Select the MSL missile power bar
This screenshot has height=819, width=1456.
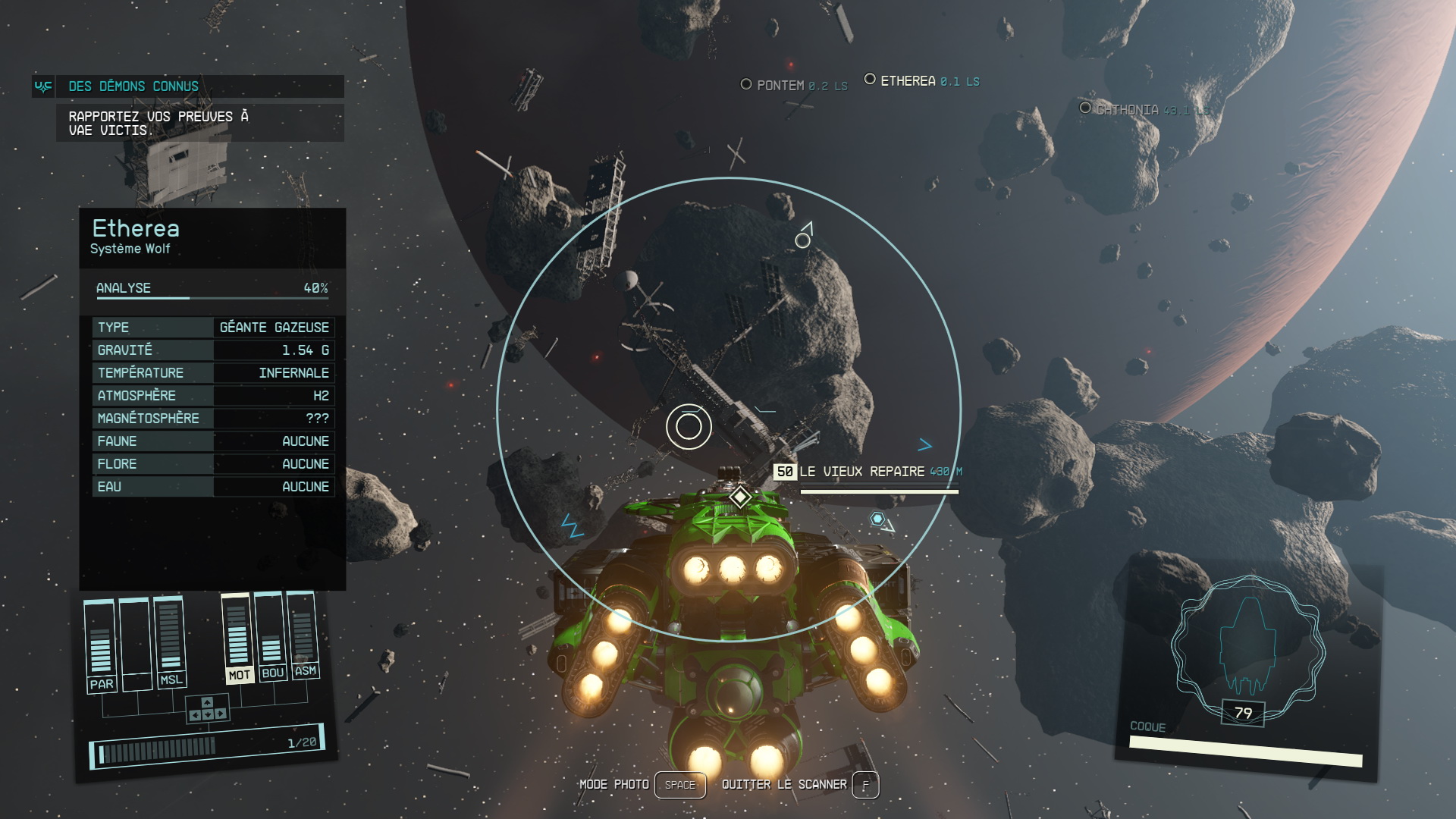(170, 639)
